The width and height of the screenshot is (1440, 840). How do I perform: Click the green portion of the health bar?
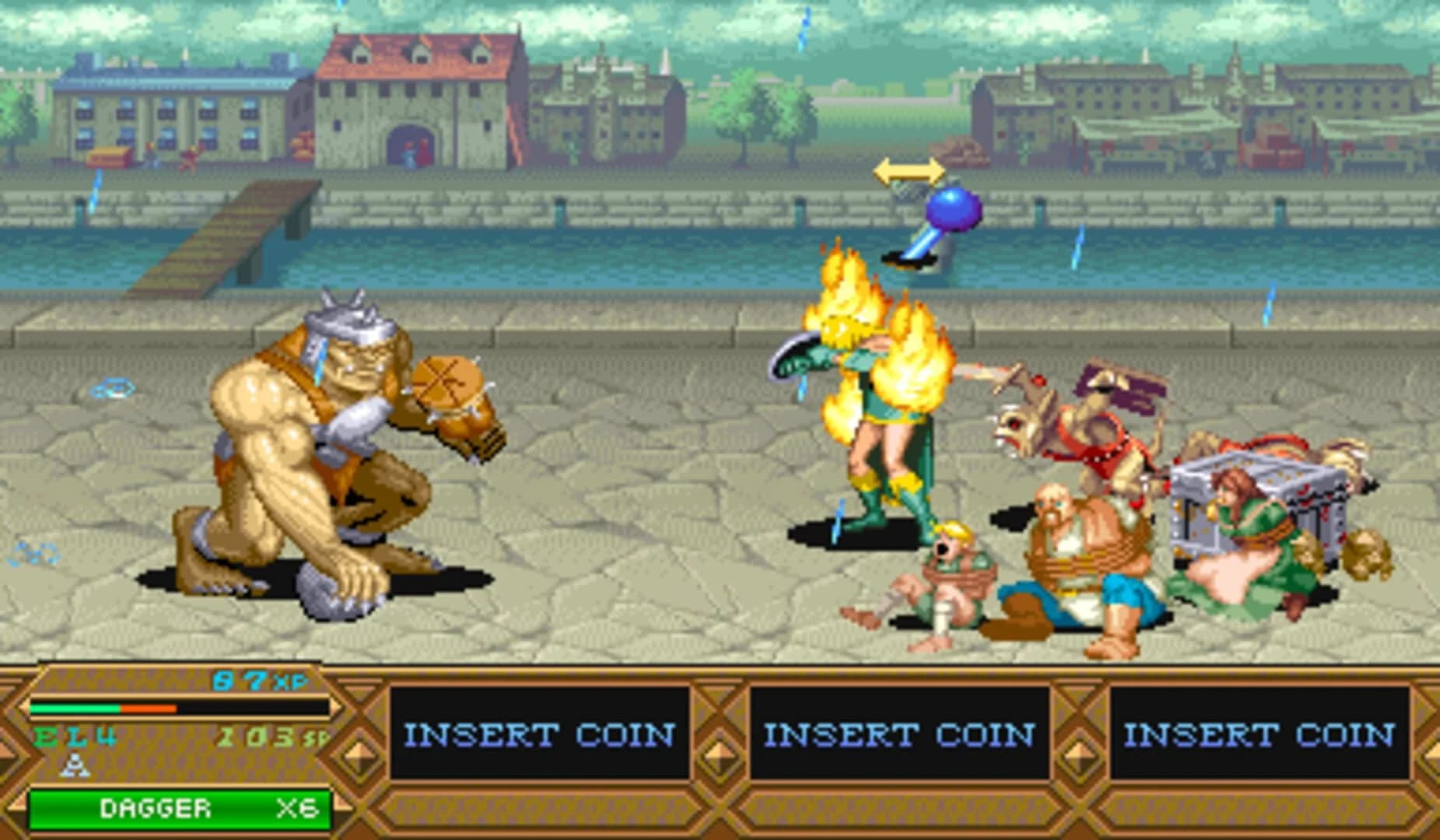[x=74, y=709]
